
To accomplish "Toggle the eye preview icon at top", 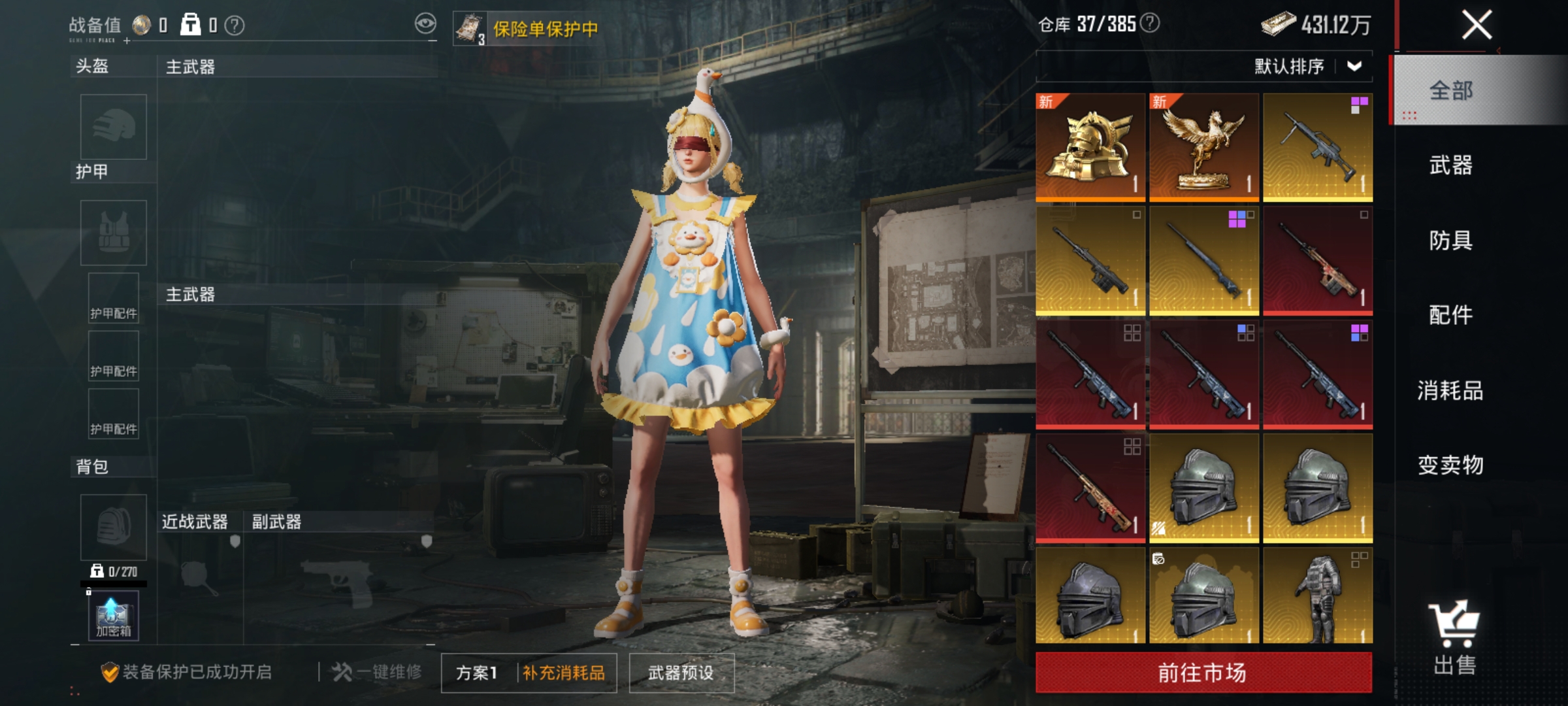I will click(425, 22).
